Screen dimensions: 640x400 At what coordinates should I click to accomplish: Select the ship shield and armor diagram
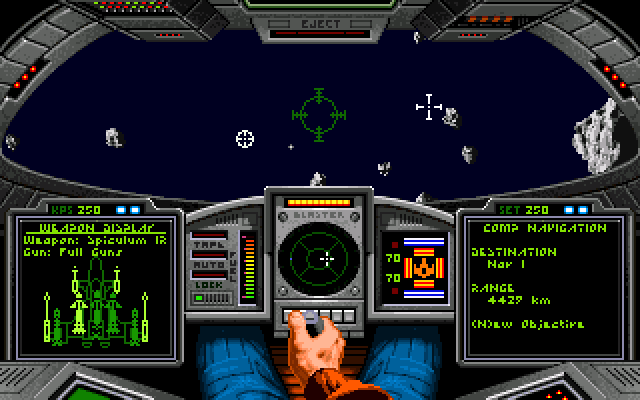click(422, 268)
